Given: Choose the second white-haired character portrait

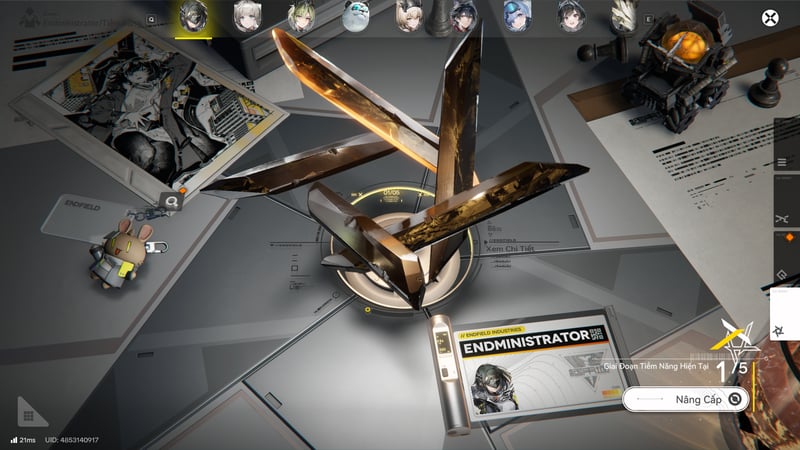Looking at the screenshot, I should (x=247, y=17).
